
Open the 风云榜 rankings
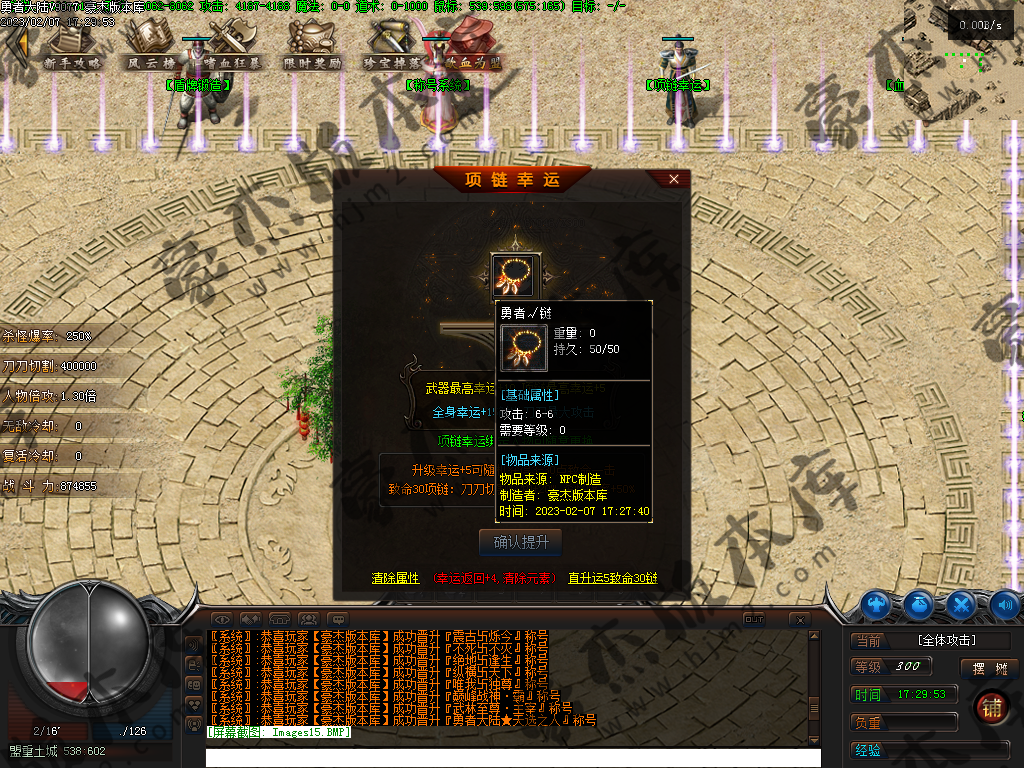(150, 46)
